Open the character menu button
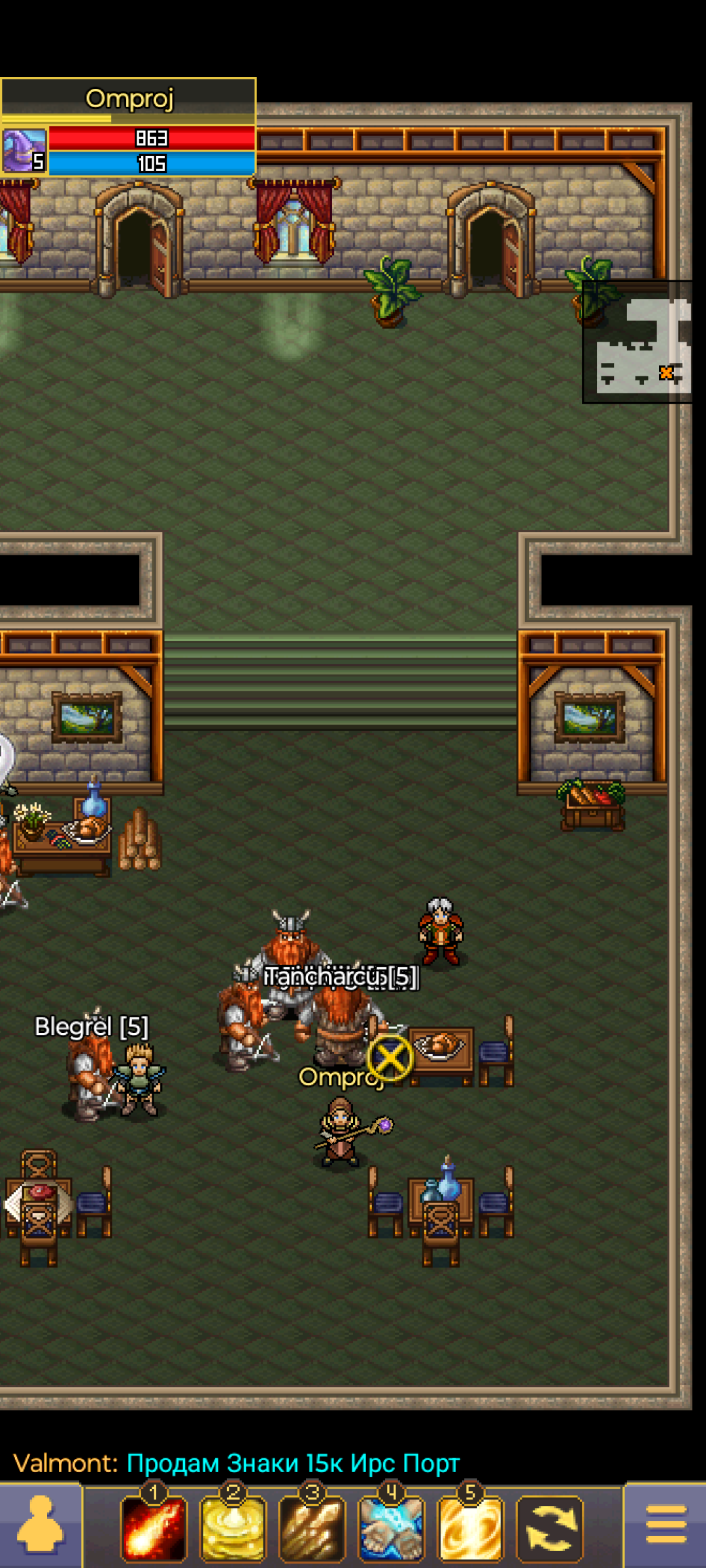 [41, 1526]
